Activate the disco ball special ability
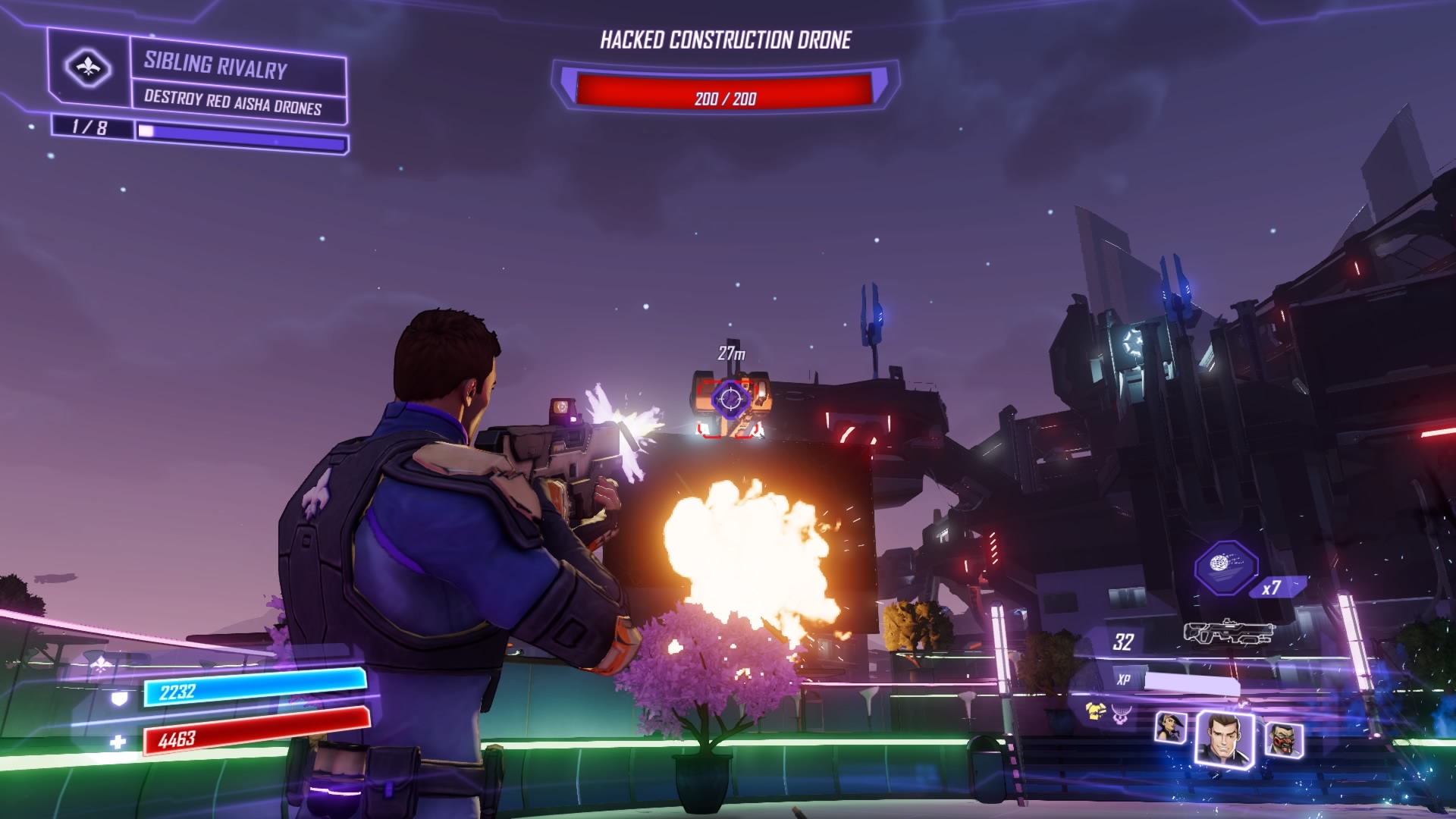Screen dimensions: 1456x819 (1225, 566)
